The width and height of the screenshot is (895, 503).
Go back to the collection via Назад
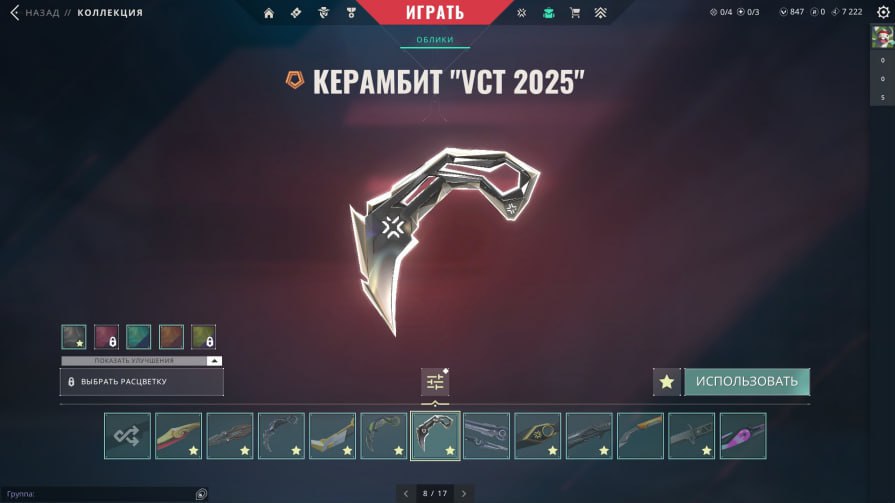point(35,13)
